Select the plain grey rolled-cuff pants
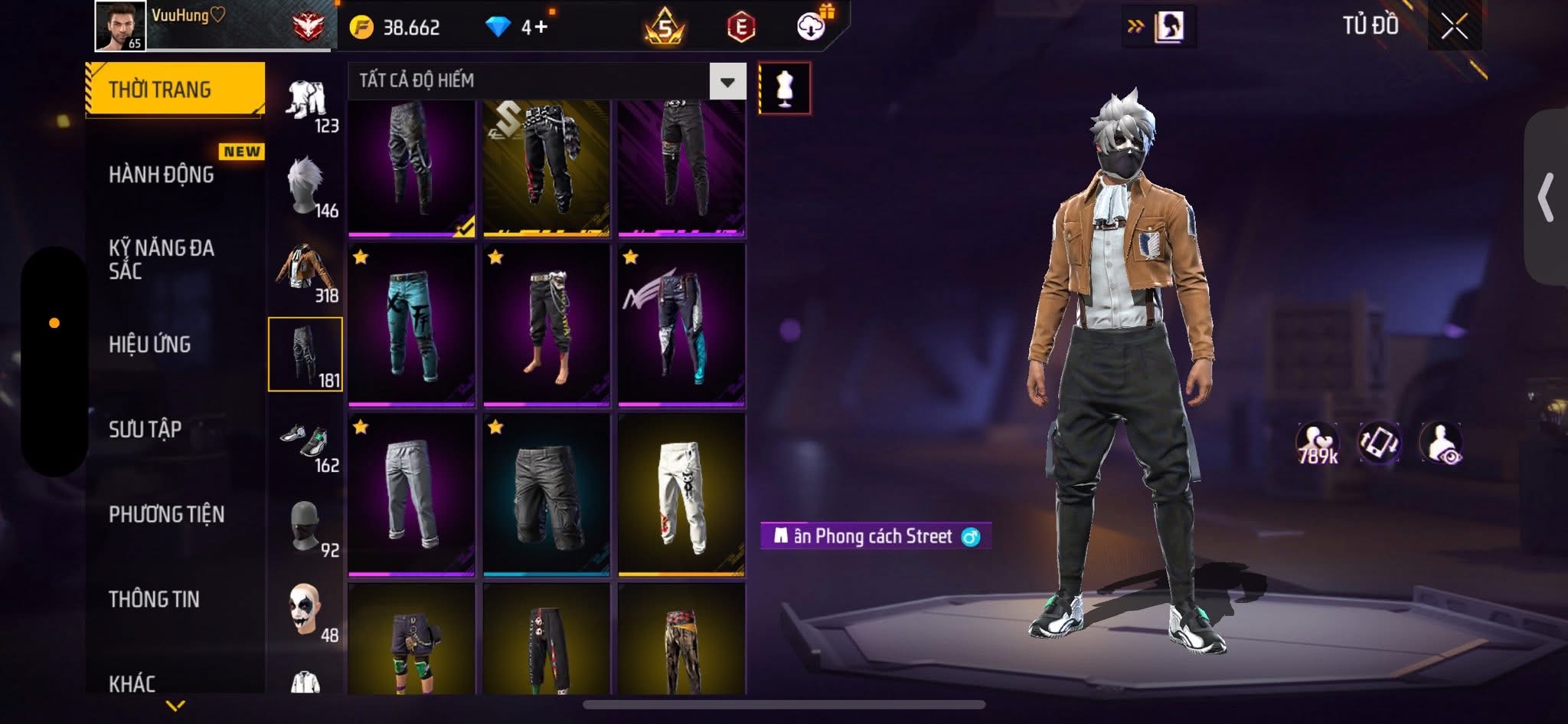The image size is (1568, 724). pos(412,495)
